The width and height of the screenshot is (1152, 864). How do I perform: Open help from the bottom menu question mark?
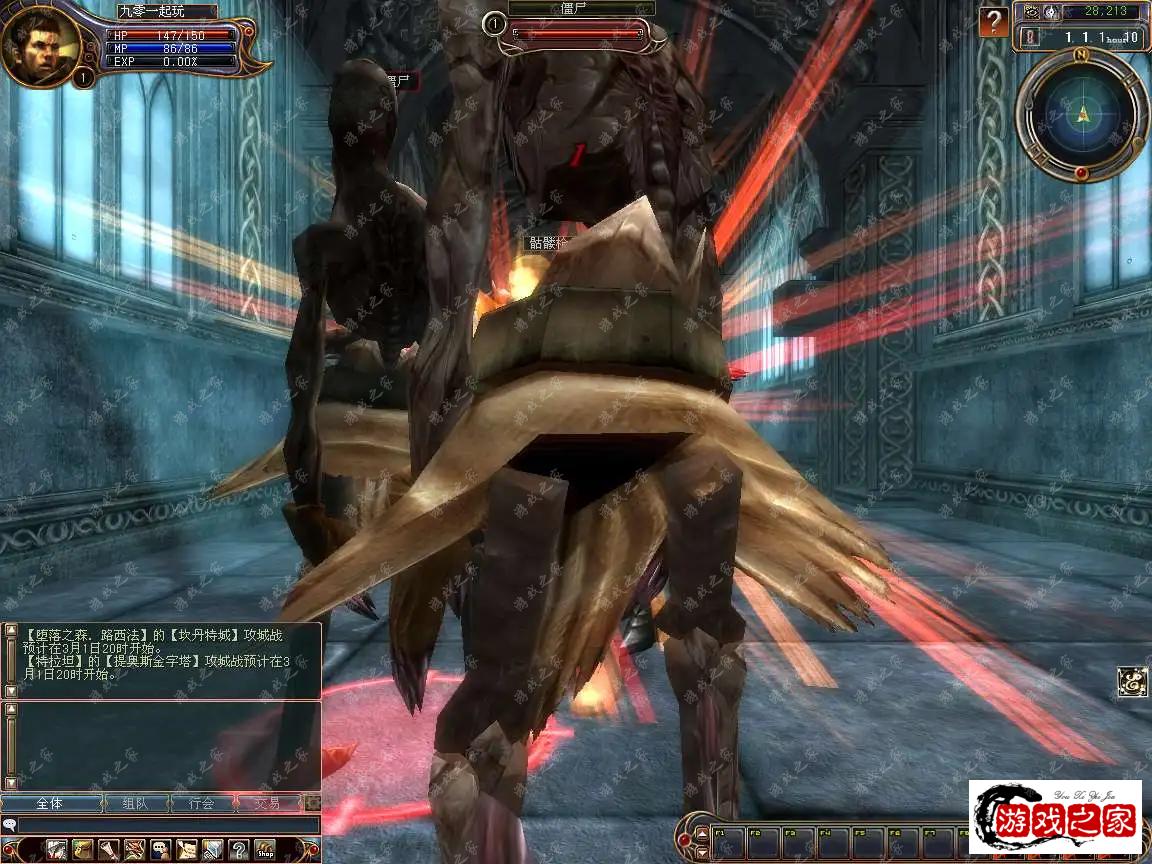click(x=238, y=850)
